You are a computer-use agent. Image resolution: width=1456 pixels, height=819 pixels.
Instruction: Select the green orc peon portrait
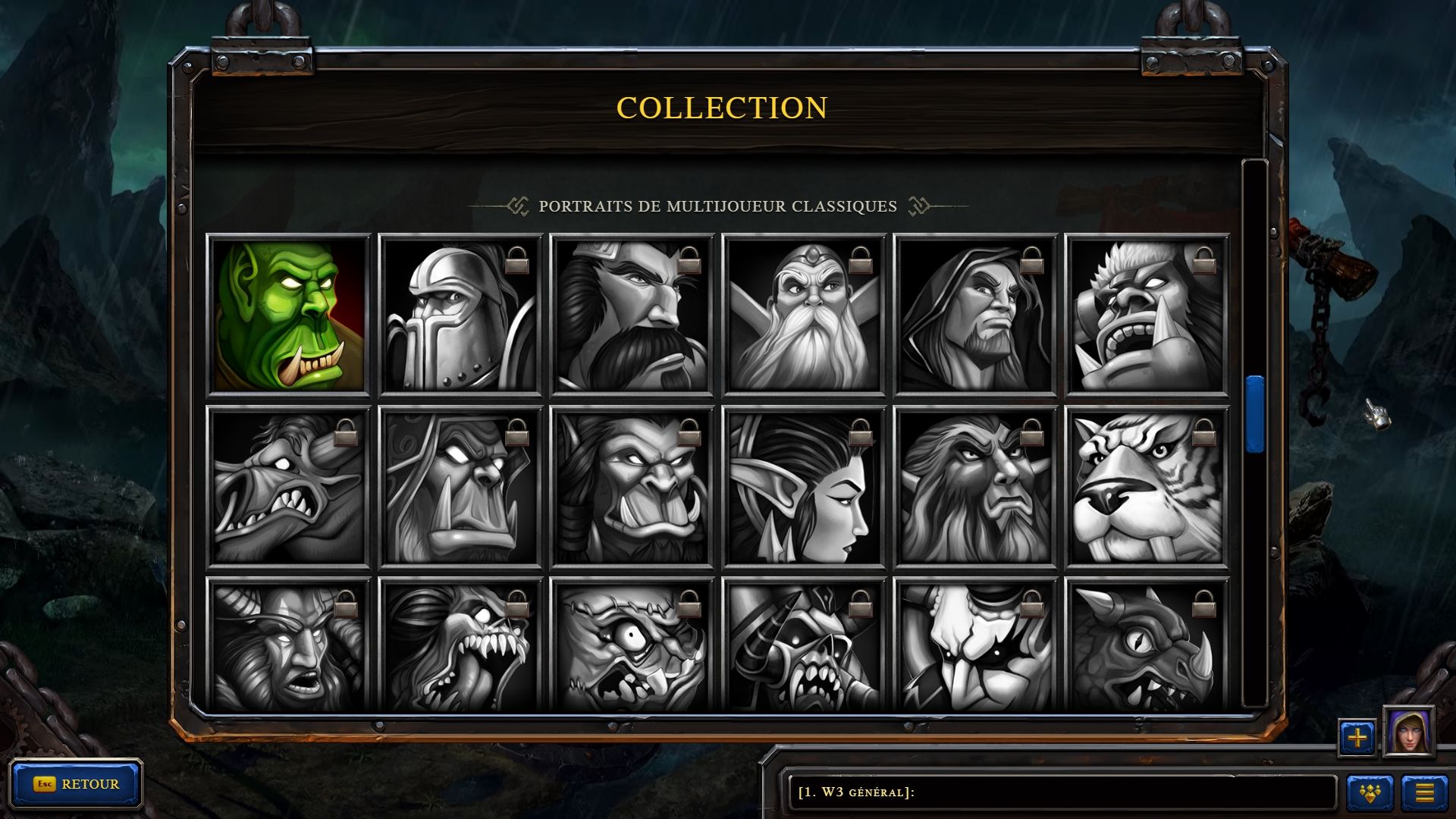click(288, 315)
